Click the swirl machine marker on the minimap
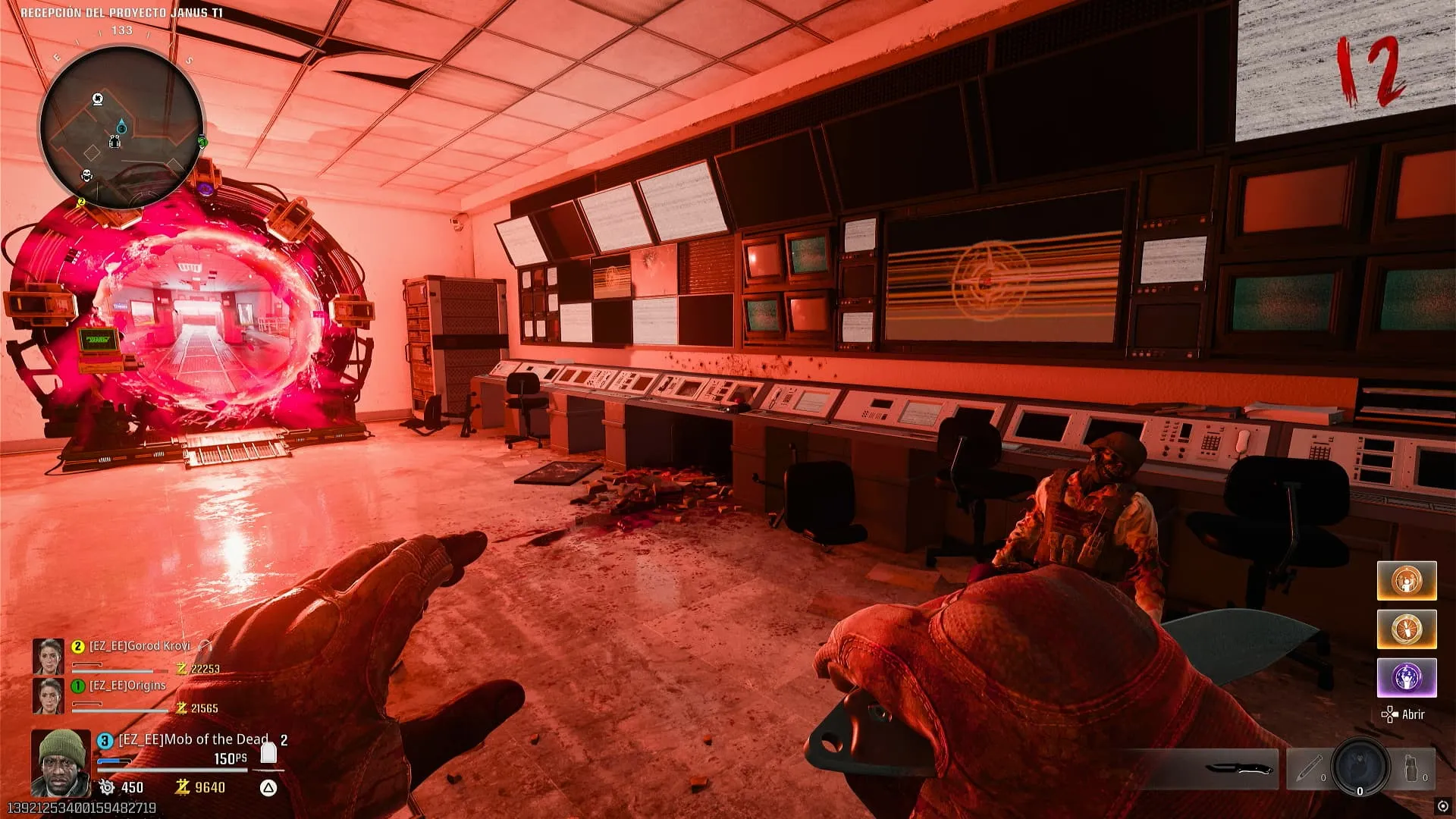The height and width of the screenshot is (819, 1456). tap(98, 99)
